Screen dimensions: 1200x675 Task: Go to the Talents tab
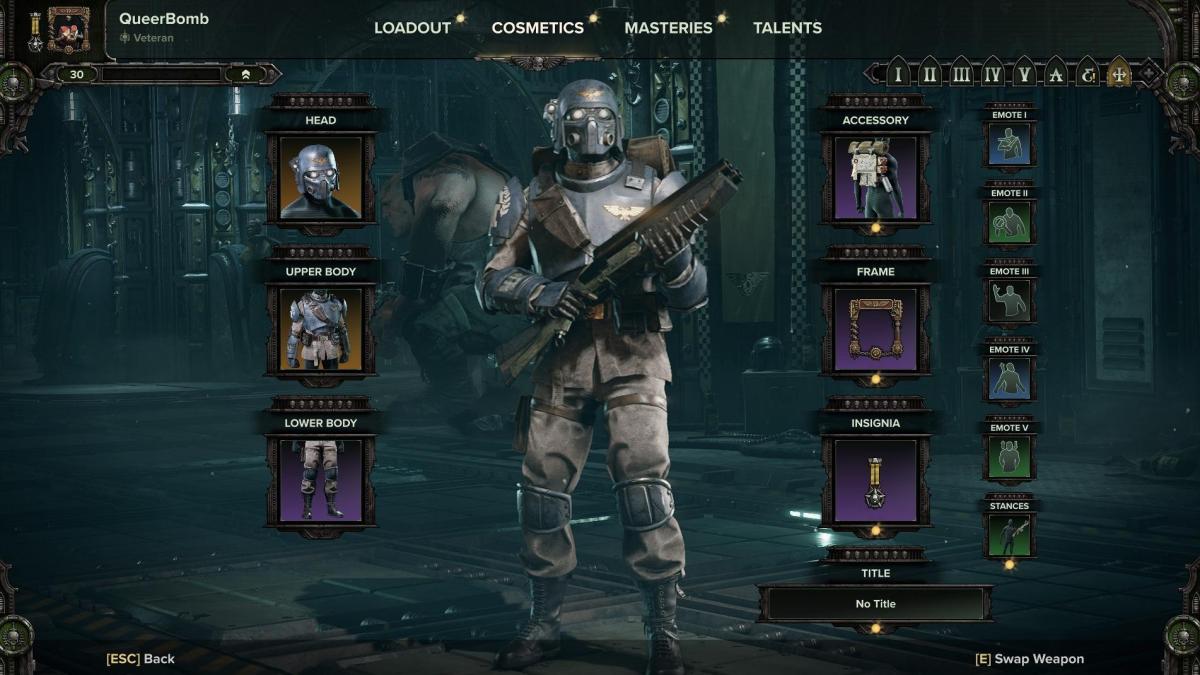(787, 28)
